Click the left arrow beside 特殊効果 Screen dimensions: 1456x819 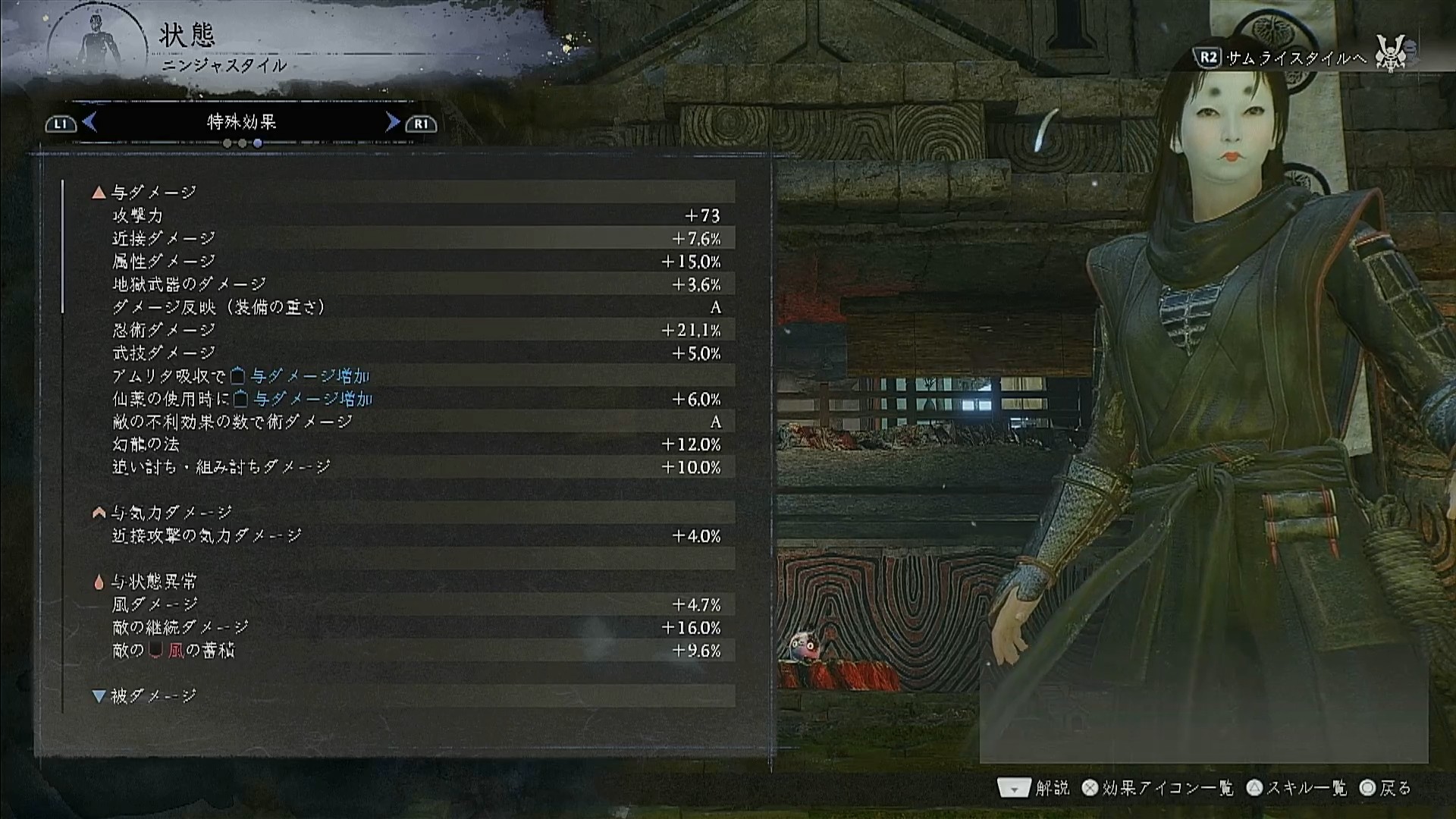89,122
